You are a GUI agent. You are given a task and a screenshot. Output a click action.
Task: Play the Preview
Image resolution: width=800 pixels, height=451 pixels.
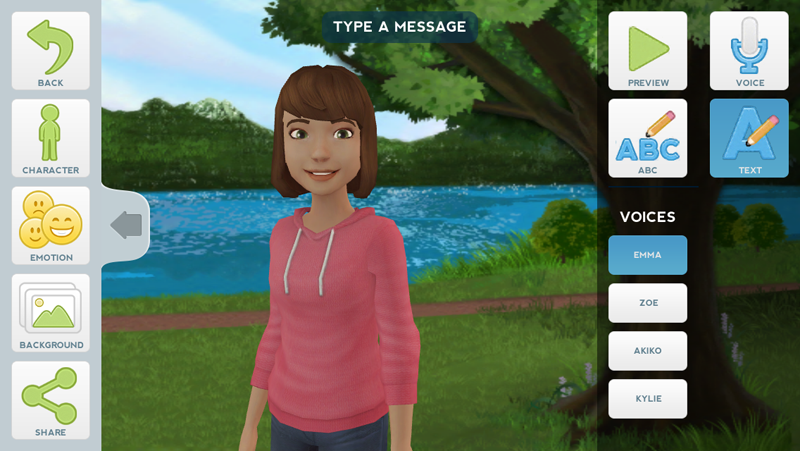[x=648, y=51]
